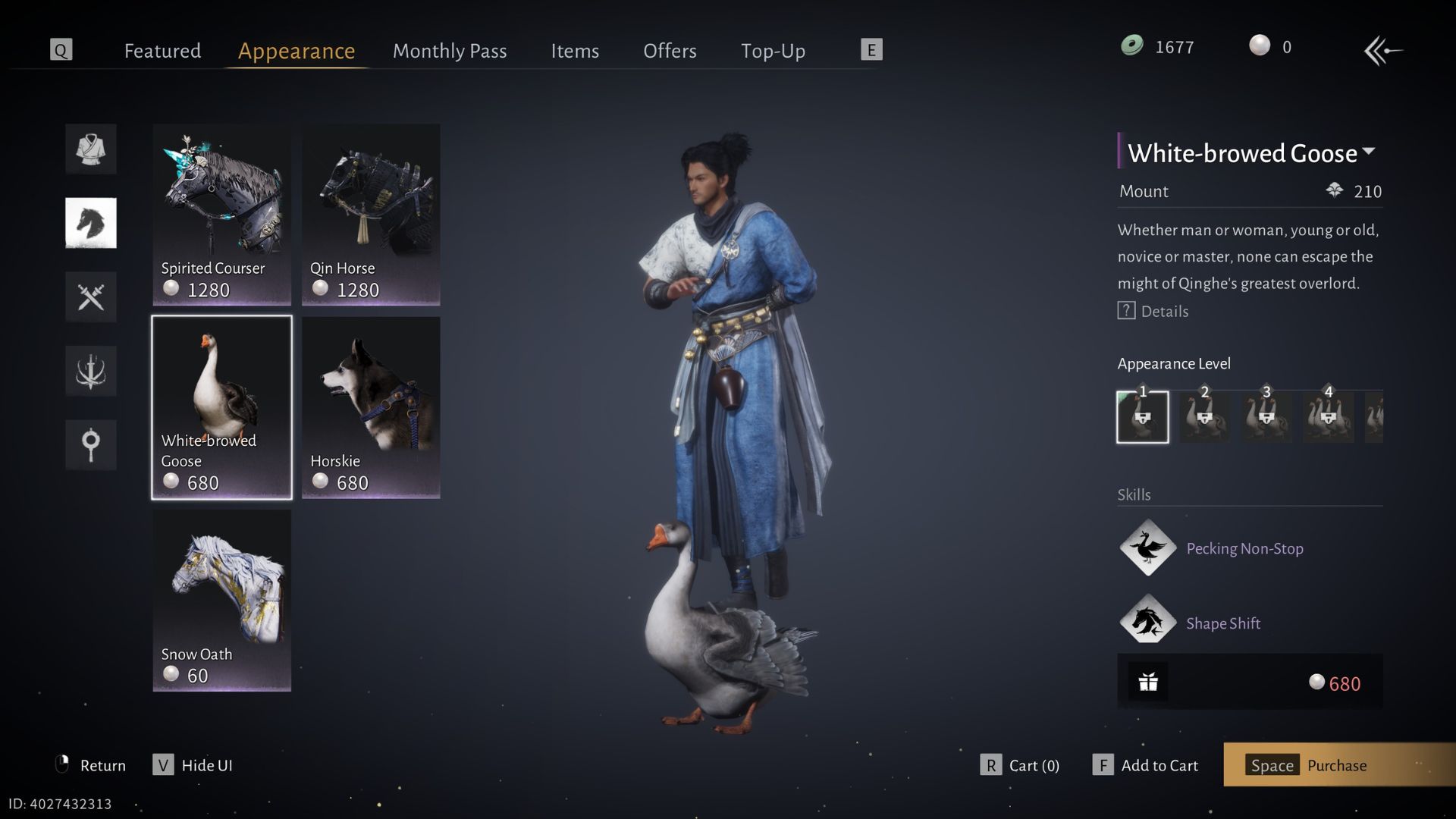Select the keyring accessory icon in the sidebar
The height and width of the screenshot is (819, 1456).
[90, 445]
